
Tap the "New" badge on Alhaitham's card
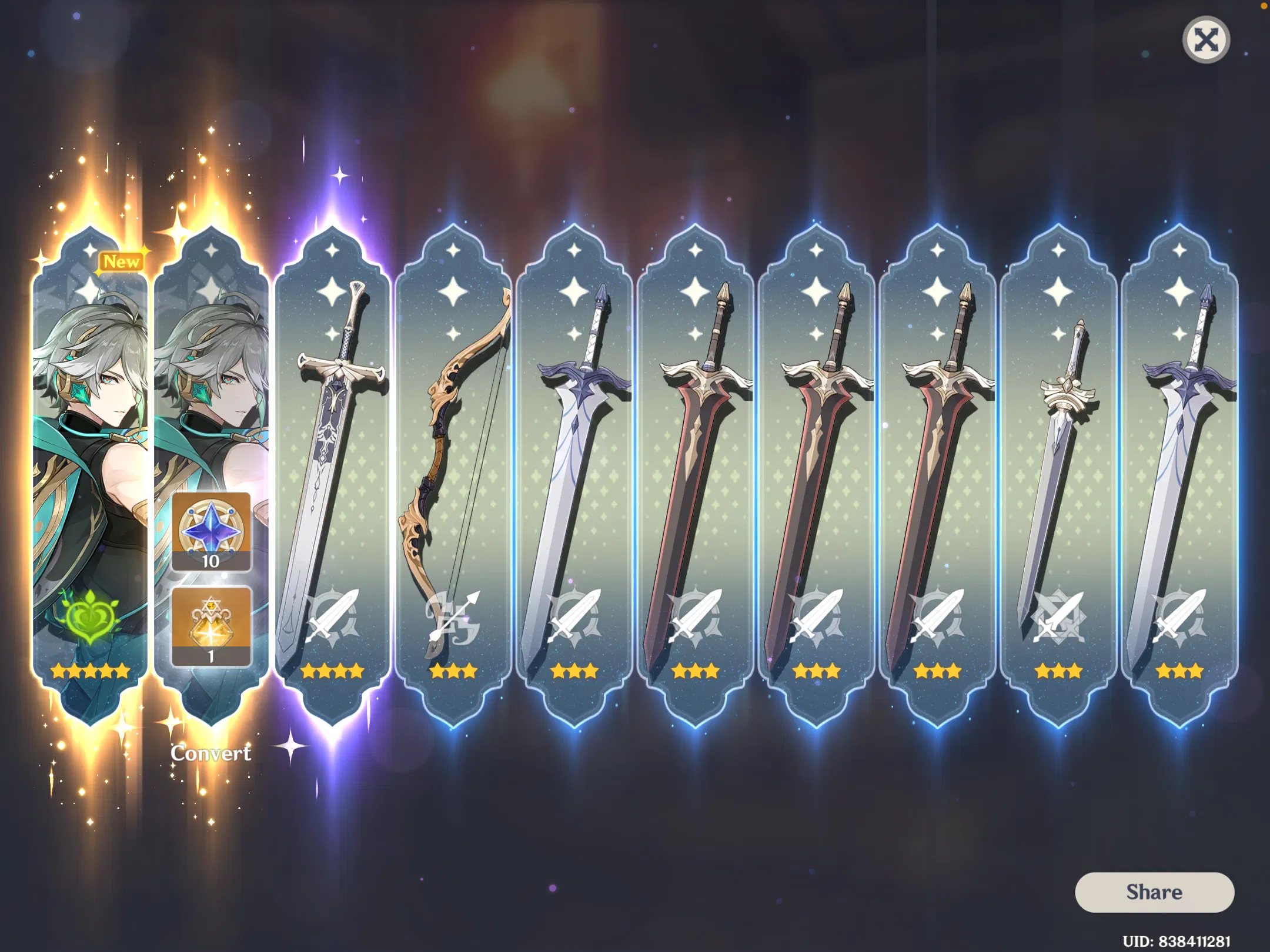pos(121,262)
